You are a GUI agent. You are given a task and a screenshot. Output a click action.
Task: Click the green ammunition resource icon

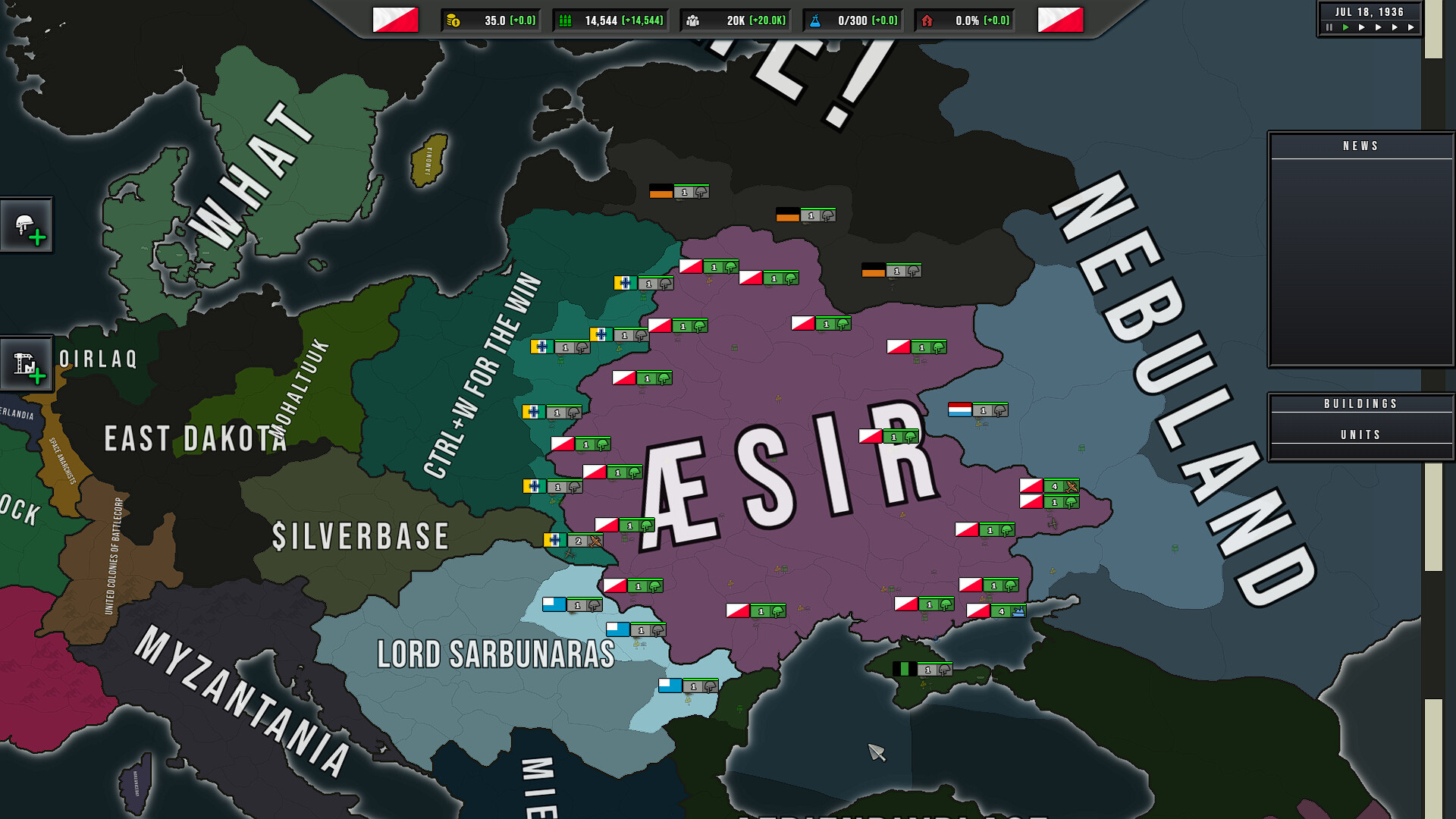[564, 20]
